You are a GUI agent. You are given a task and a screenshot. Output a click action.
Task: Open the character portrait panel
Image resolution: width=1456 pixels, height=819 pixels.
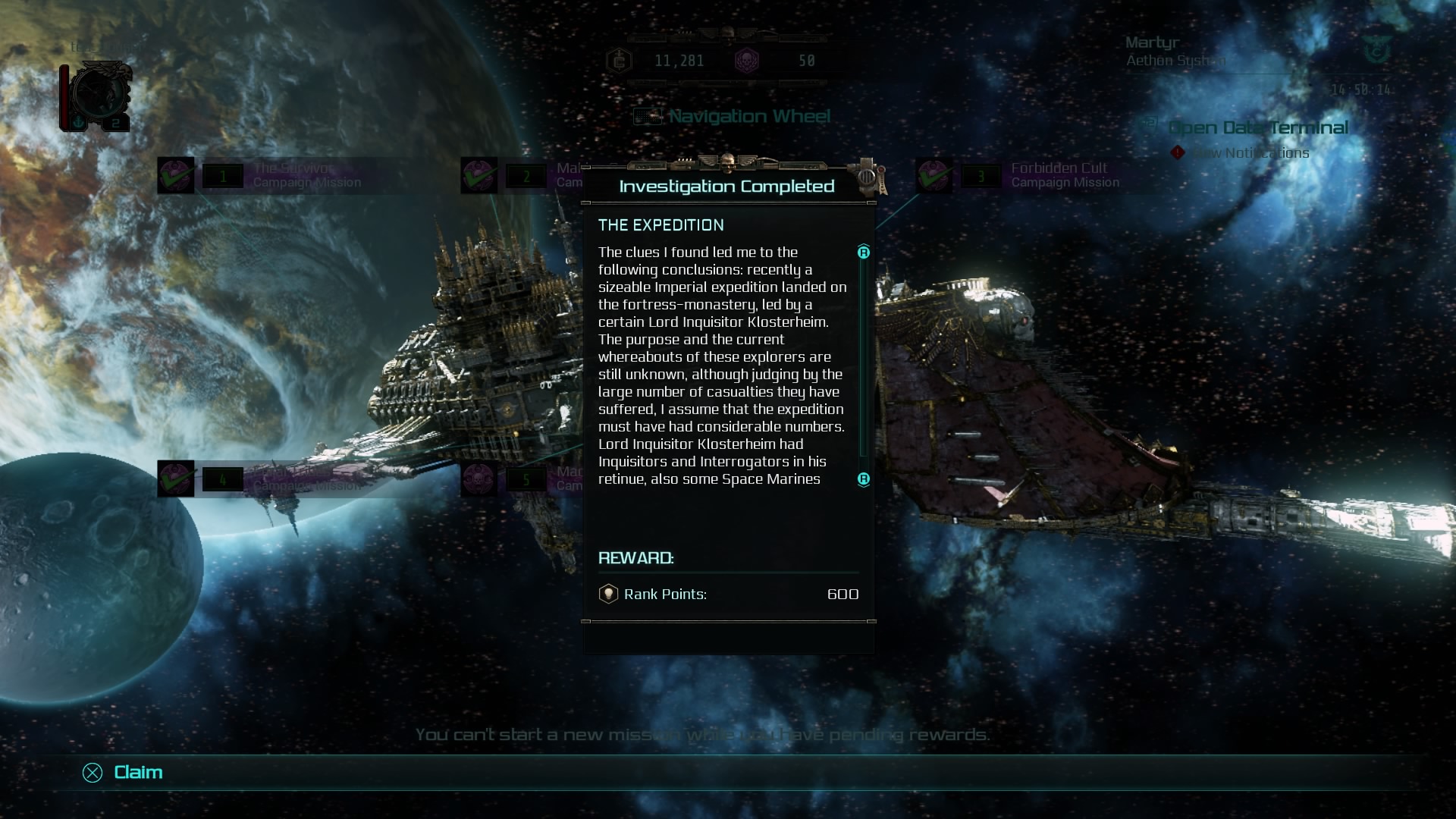(97, 97)
